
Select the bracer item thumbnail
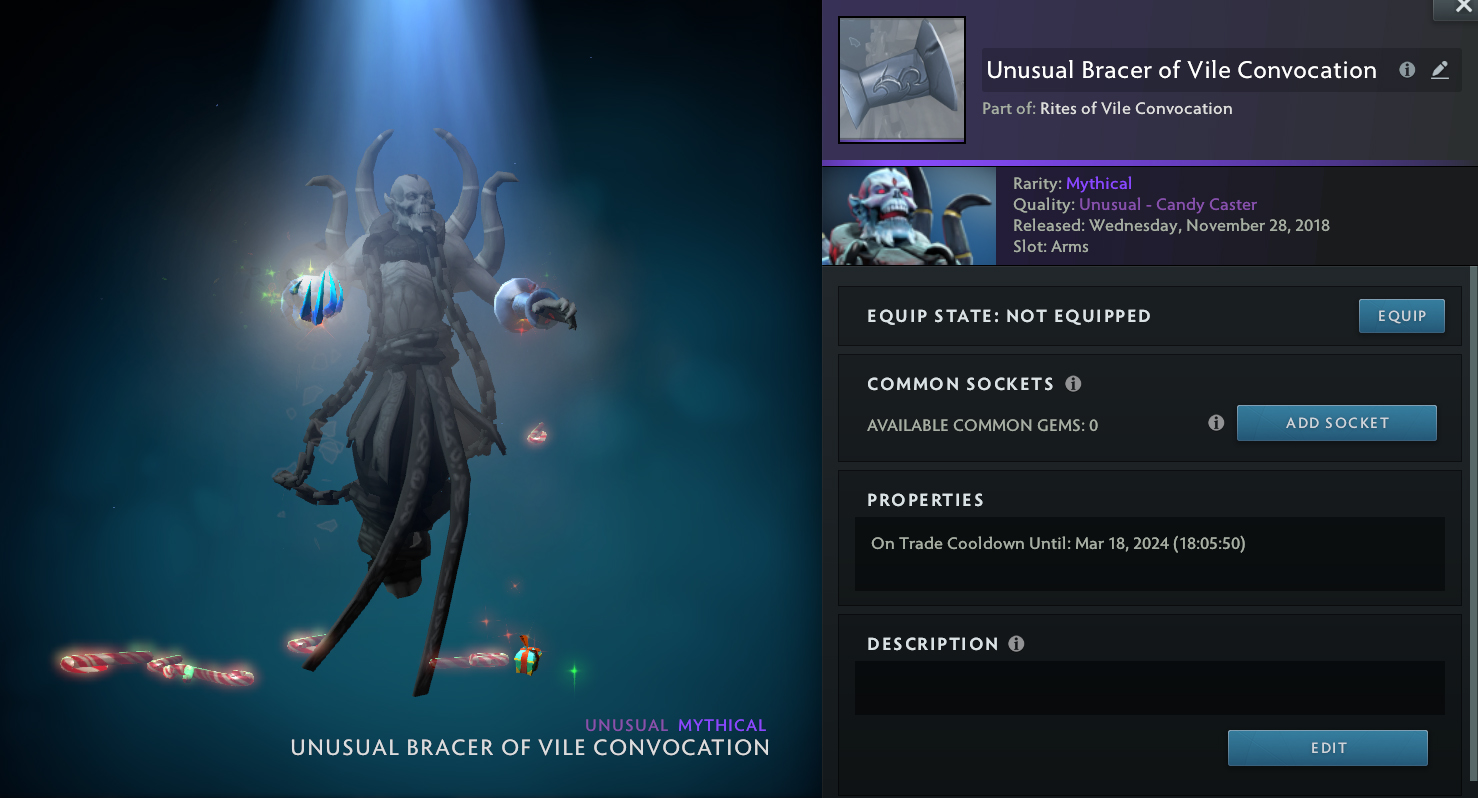click(901, 80)
